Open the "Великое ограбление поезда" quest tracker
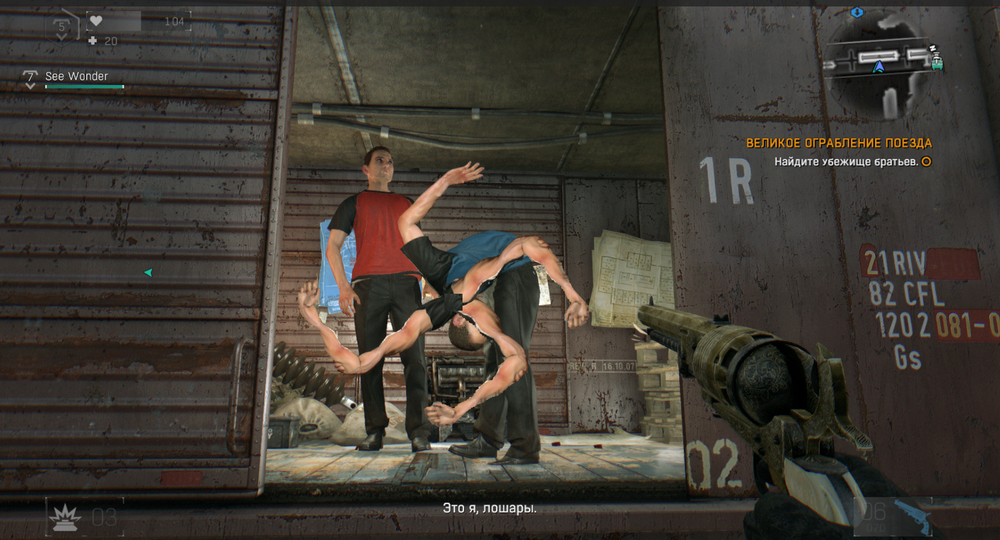This screenshot has width=1000, height=540. pos(838,143)
